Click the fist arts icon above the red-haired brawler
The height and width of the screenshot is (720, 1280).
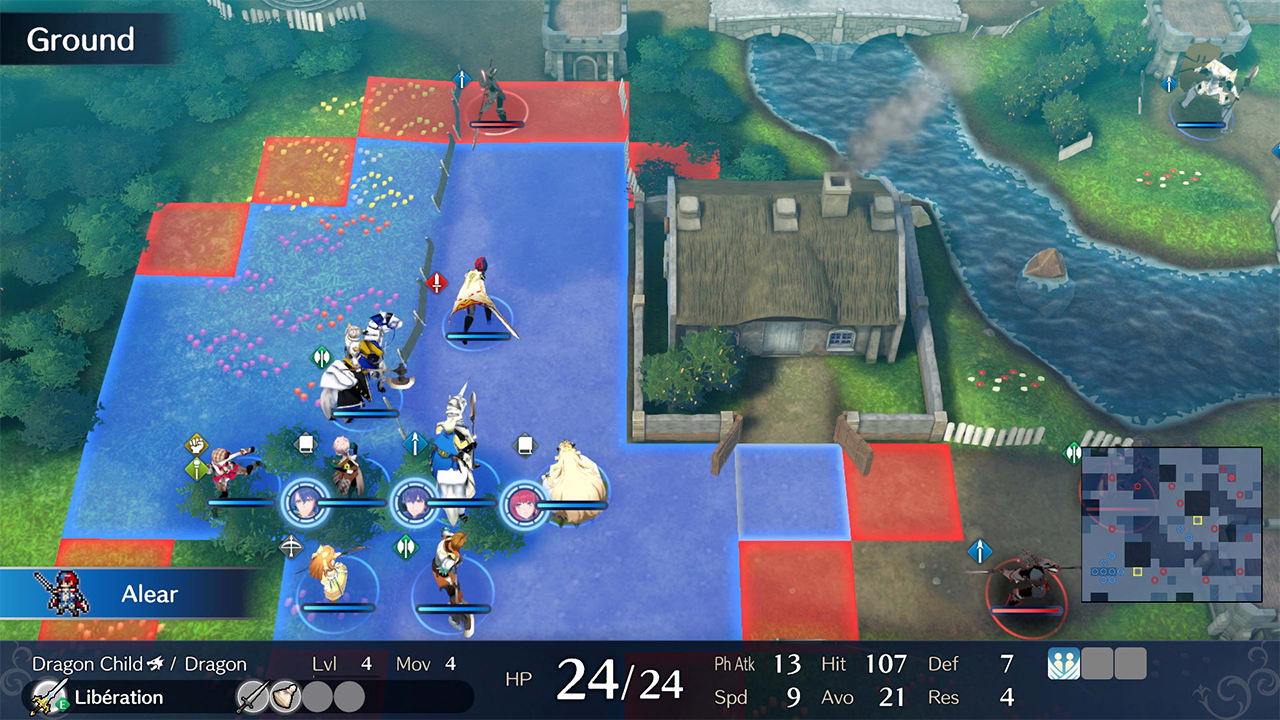(195, 443)
